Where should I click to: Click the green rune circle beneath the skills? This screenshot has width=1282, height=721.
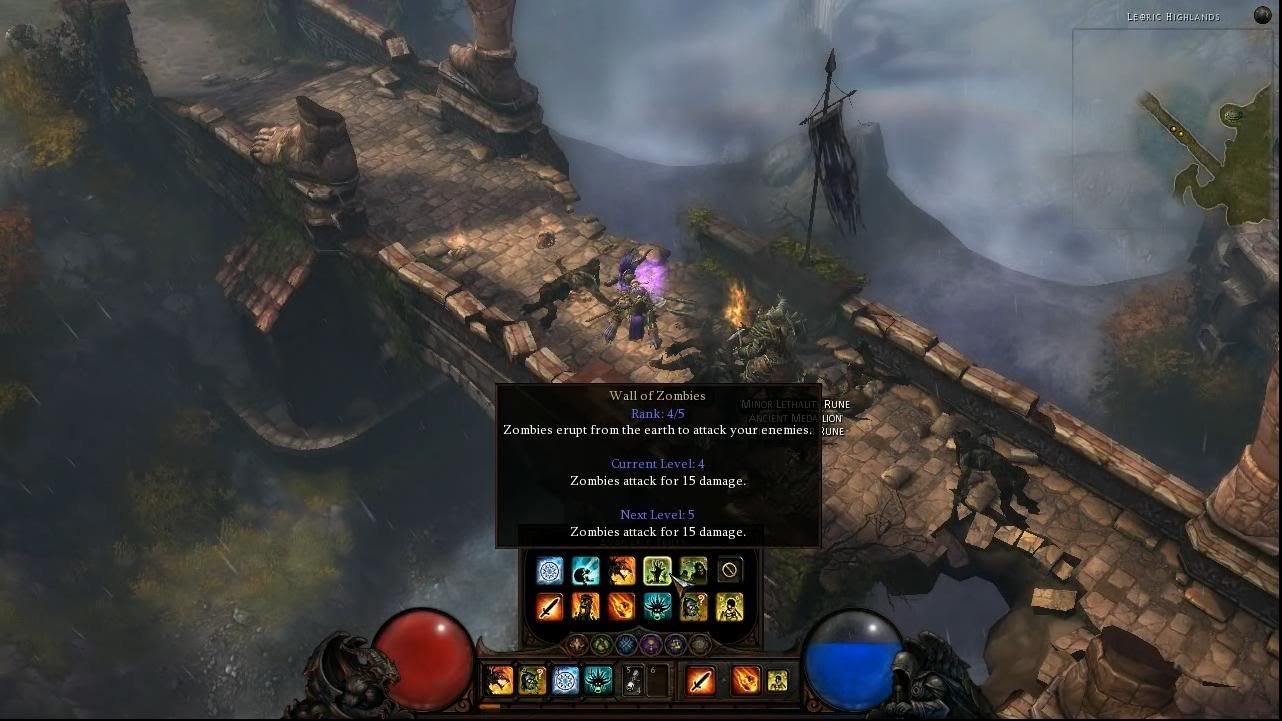pyautogui.click(x=602, y=643)
